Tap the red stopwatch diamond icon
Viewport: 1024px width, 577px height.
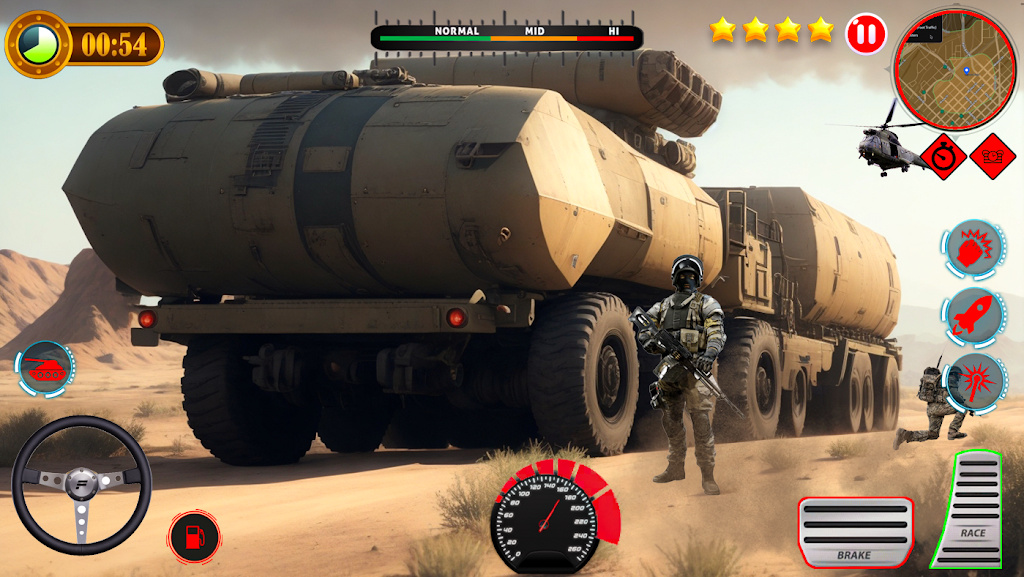[943, 157]
